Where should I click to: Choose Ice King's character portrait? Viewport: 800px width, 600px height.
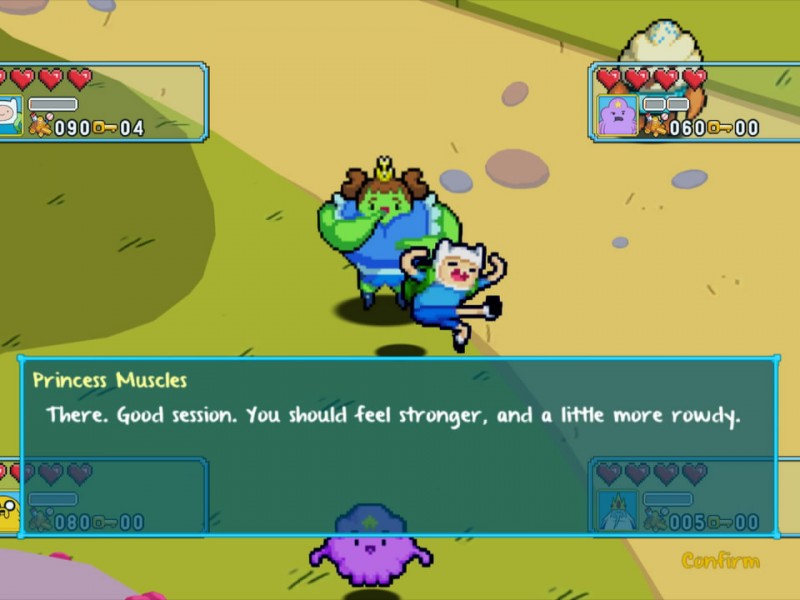tap(616, 510)
